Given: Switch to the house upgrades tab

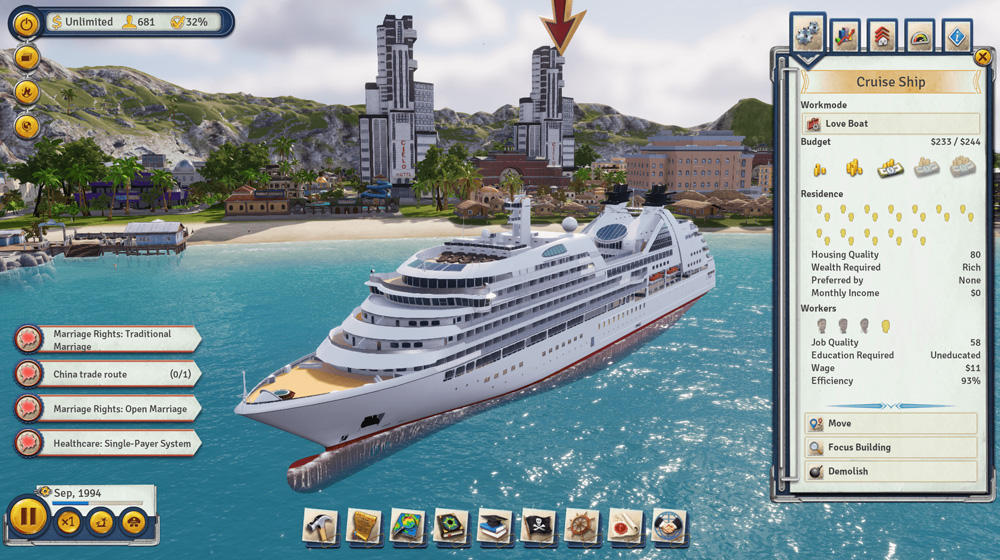Looking at the screenshot, I should [882, 37].
